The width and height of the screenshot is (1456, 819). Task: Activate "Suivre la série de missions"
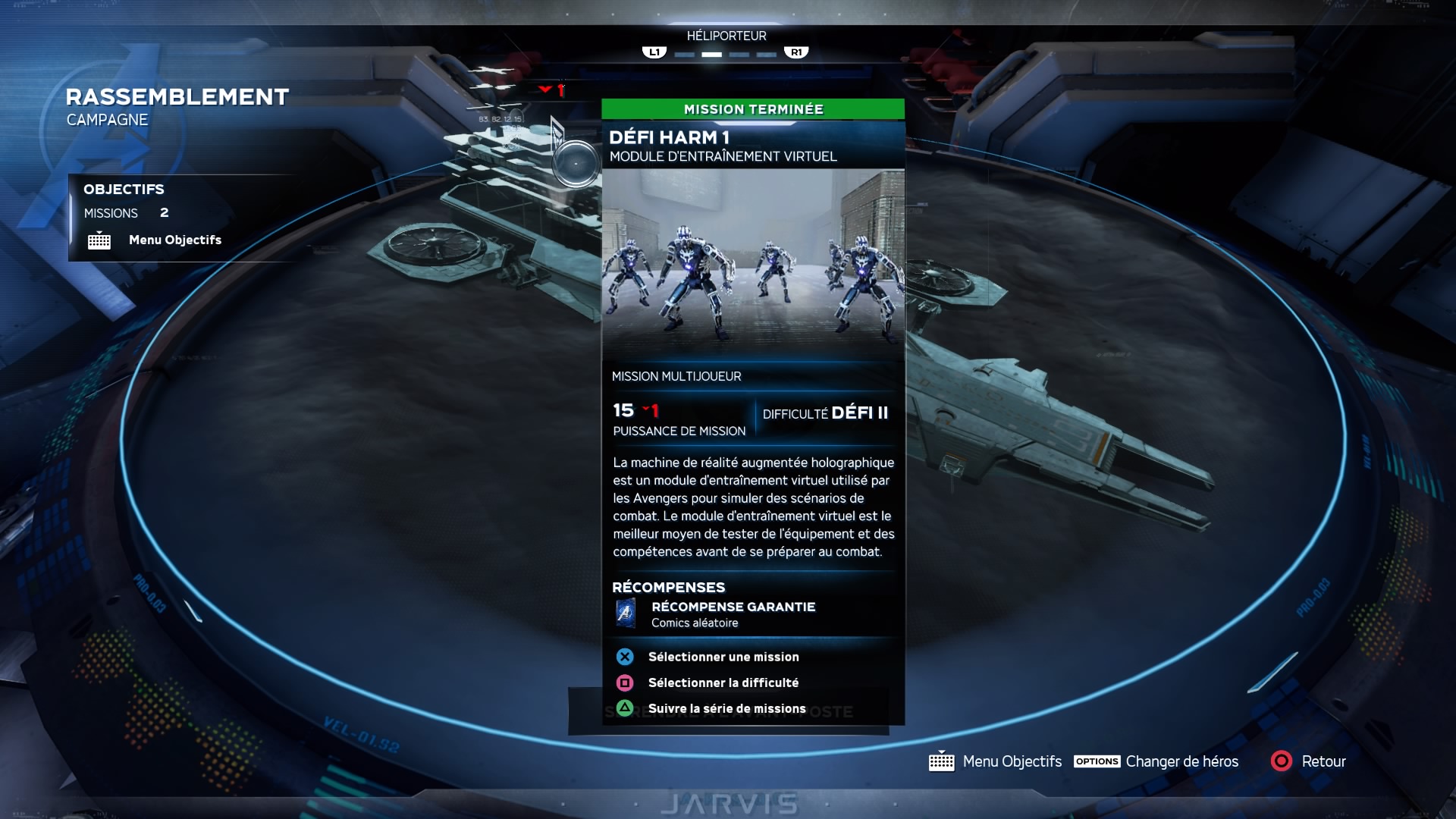point(726,708)
